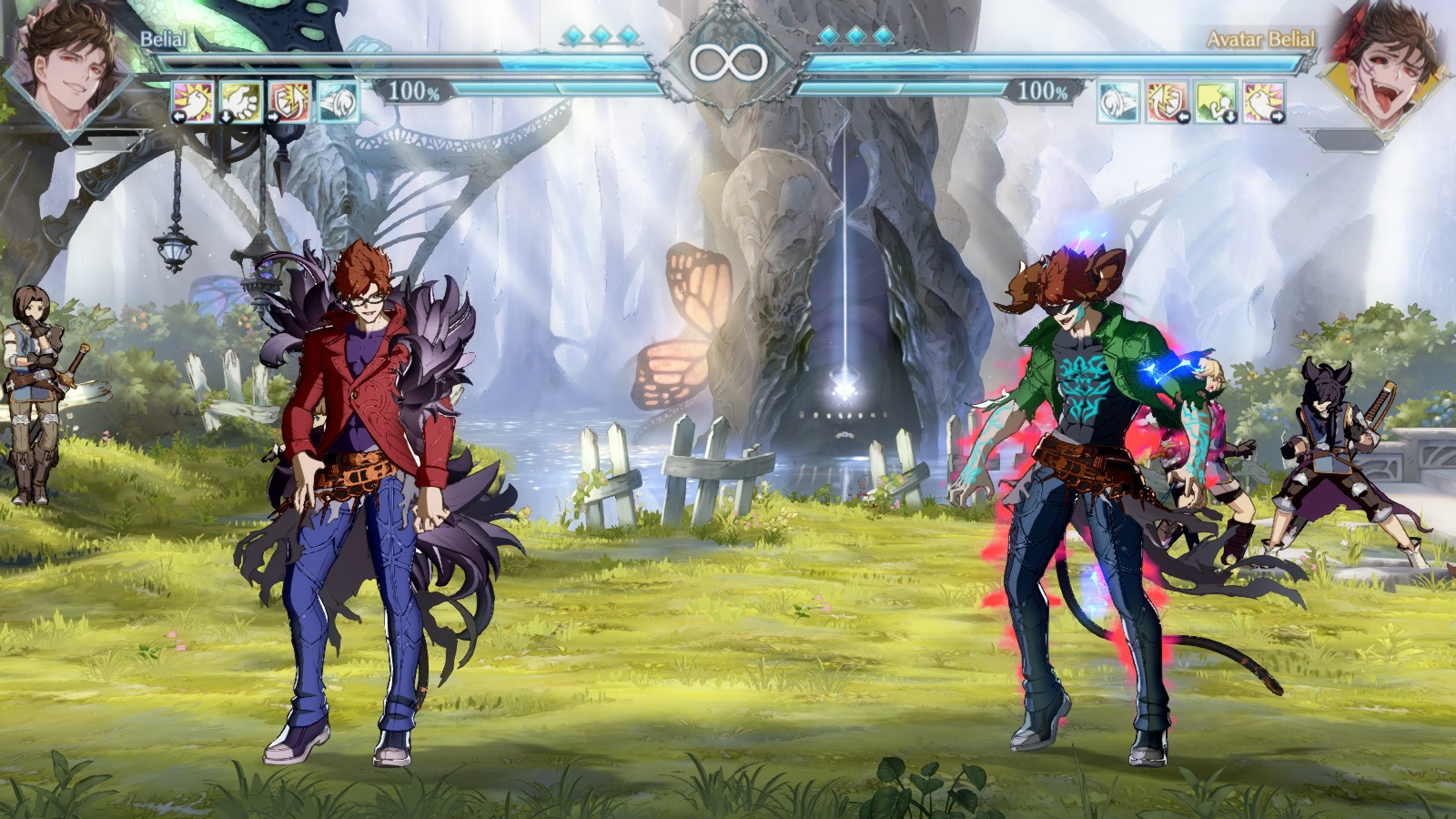Select Avatar Belial's wing projectile skill icon
1456x819 pixels.
1118,101
